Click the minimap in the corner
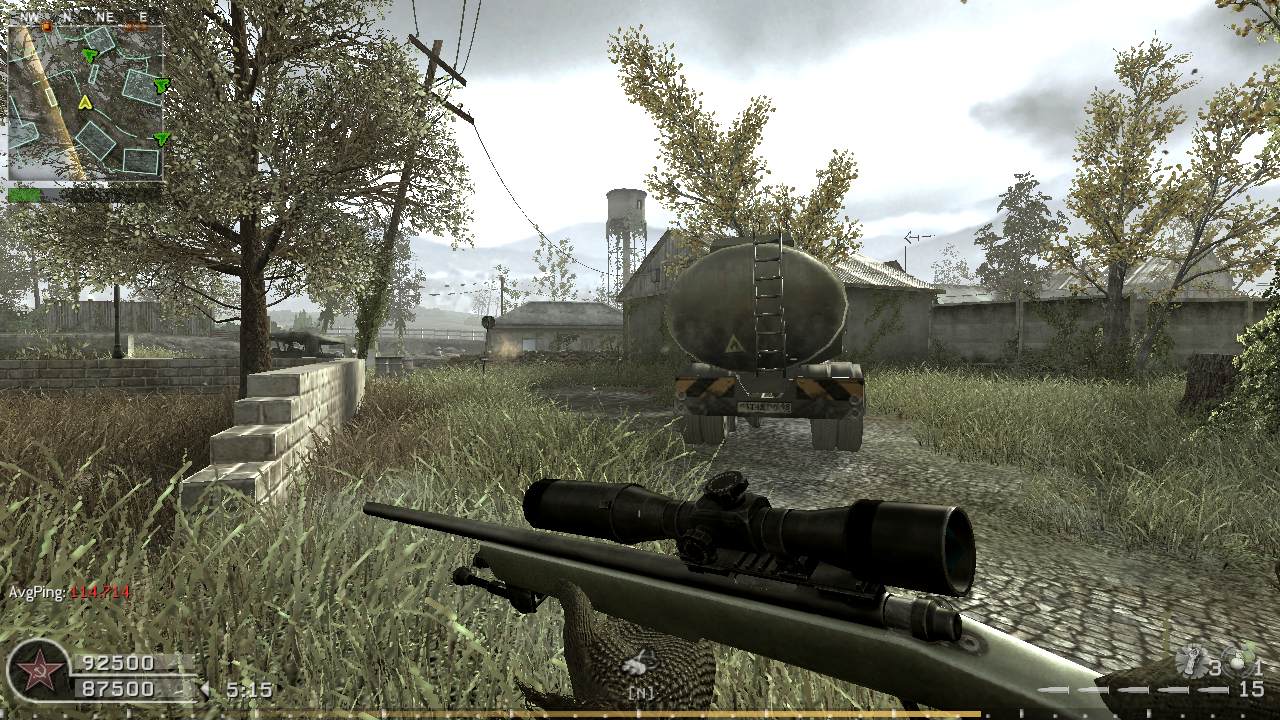 coord(86,102)
